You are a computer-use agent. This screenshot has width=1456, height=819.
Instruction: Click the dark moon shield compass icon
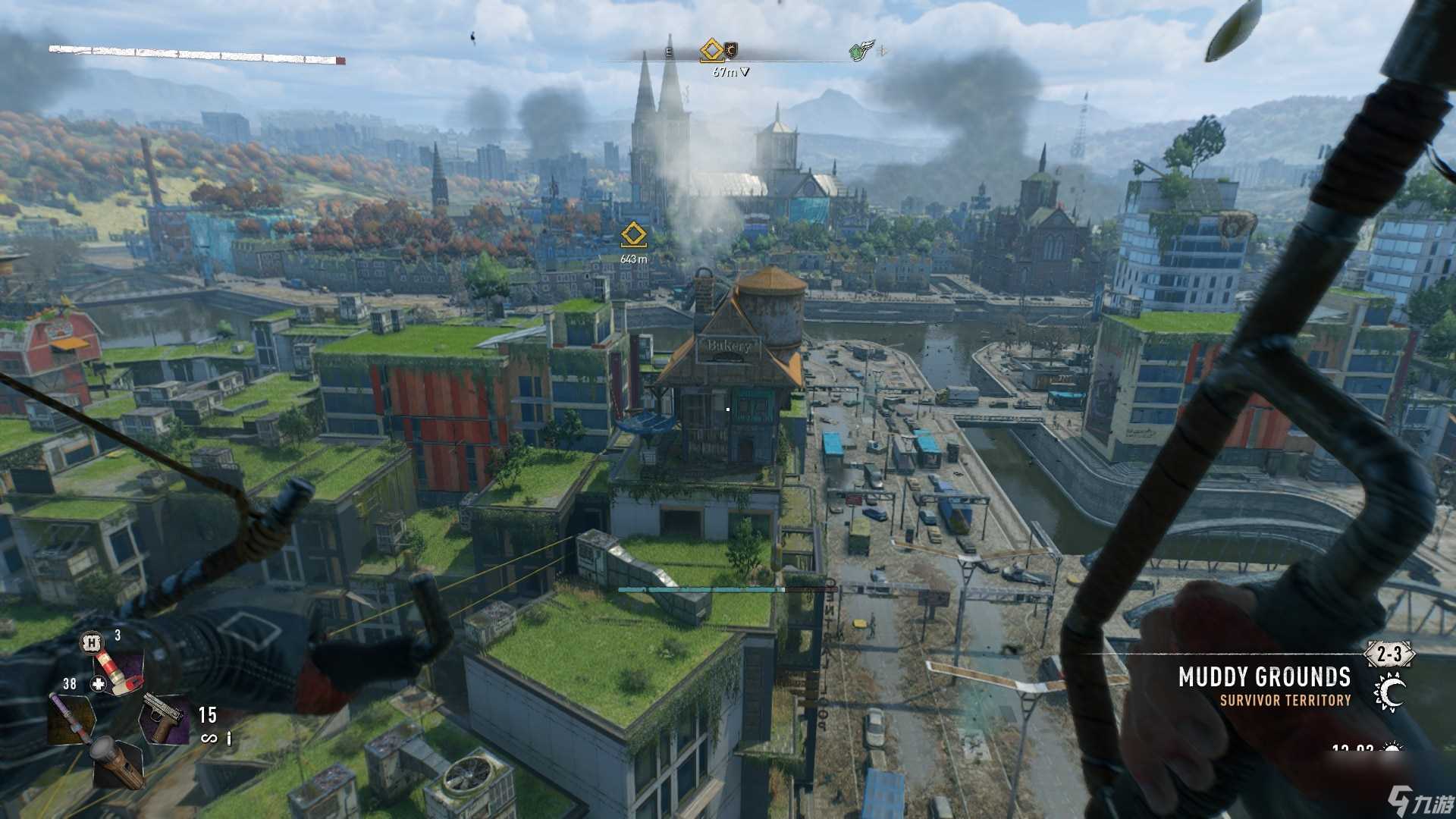tap(731, 50)
